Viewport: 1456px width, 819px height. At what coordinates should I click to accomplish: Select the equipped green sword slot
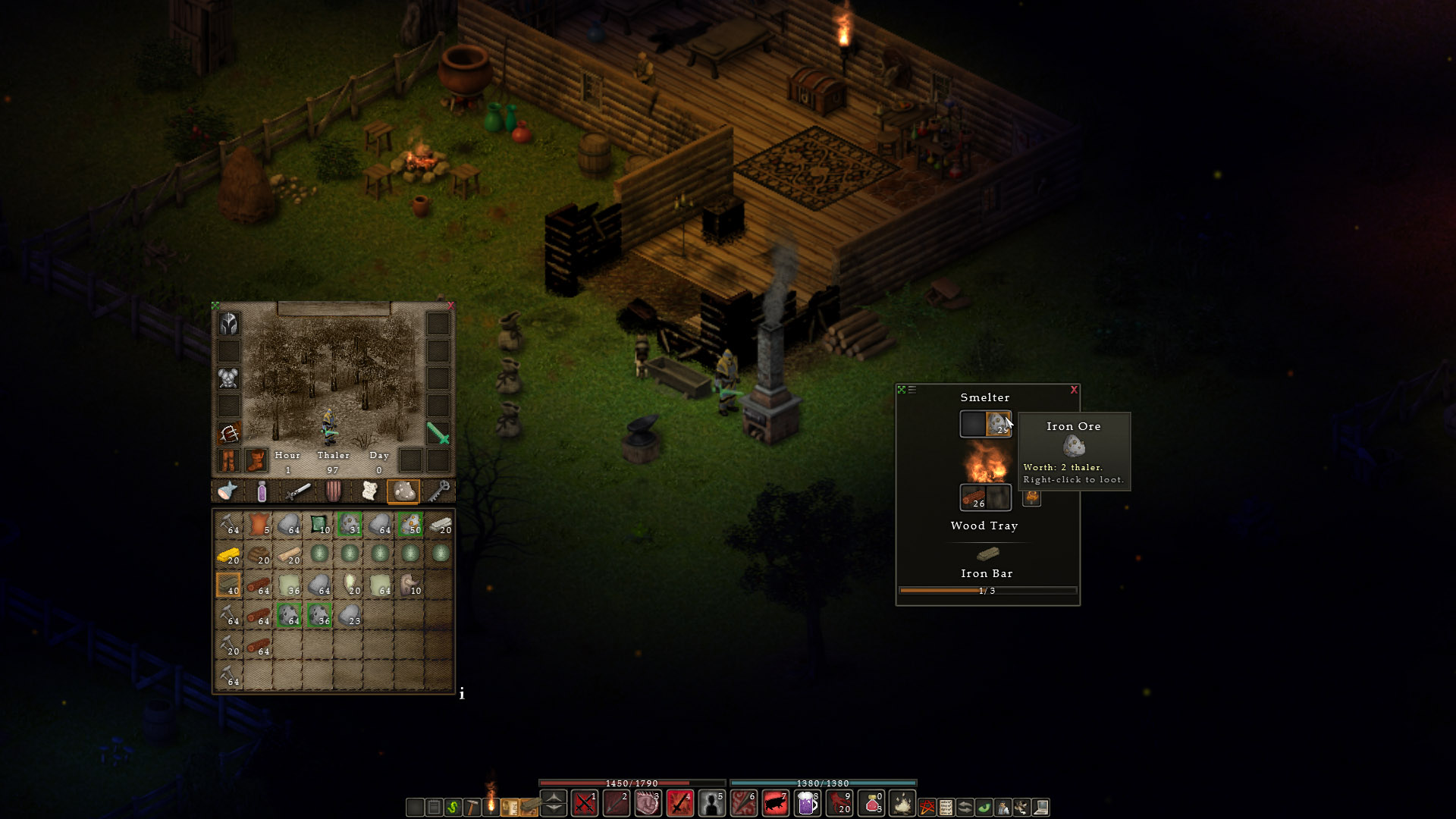[438, 433]
